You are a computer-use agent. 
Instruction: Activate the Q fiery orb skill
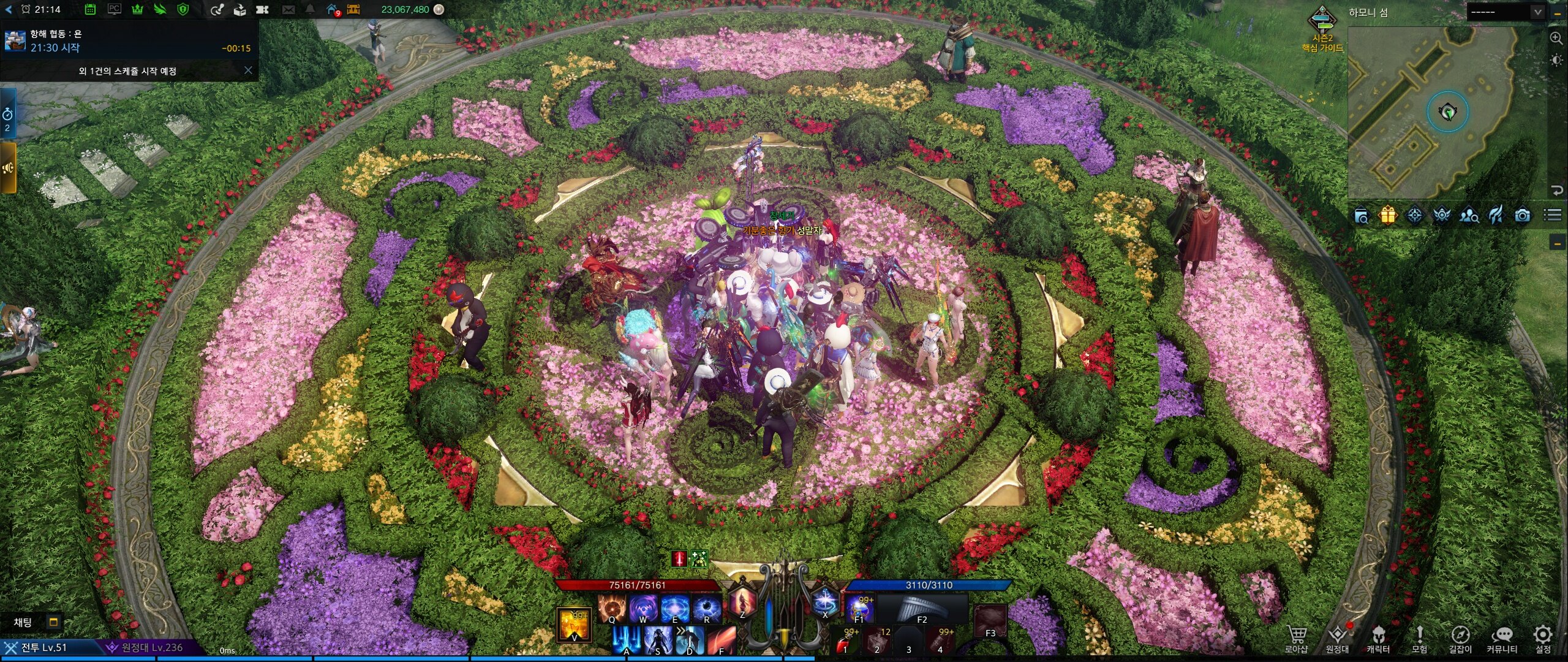coord(611,608)
